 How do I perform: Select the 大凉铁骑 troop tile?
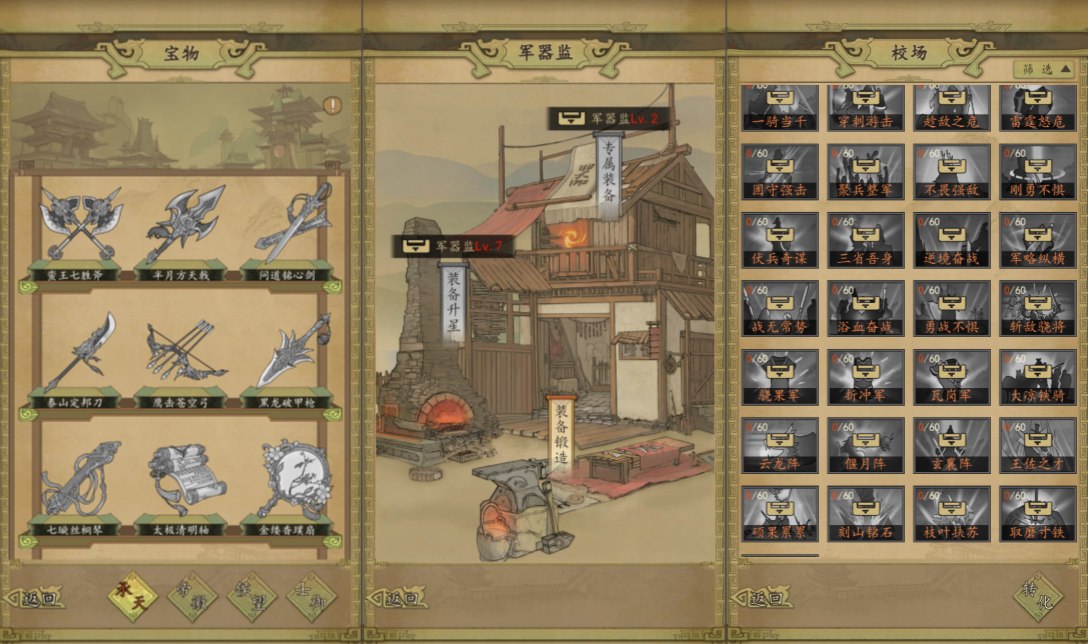pos(1038,377)
